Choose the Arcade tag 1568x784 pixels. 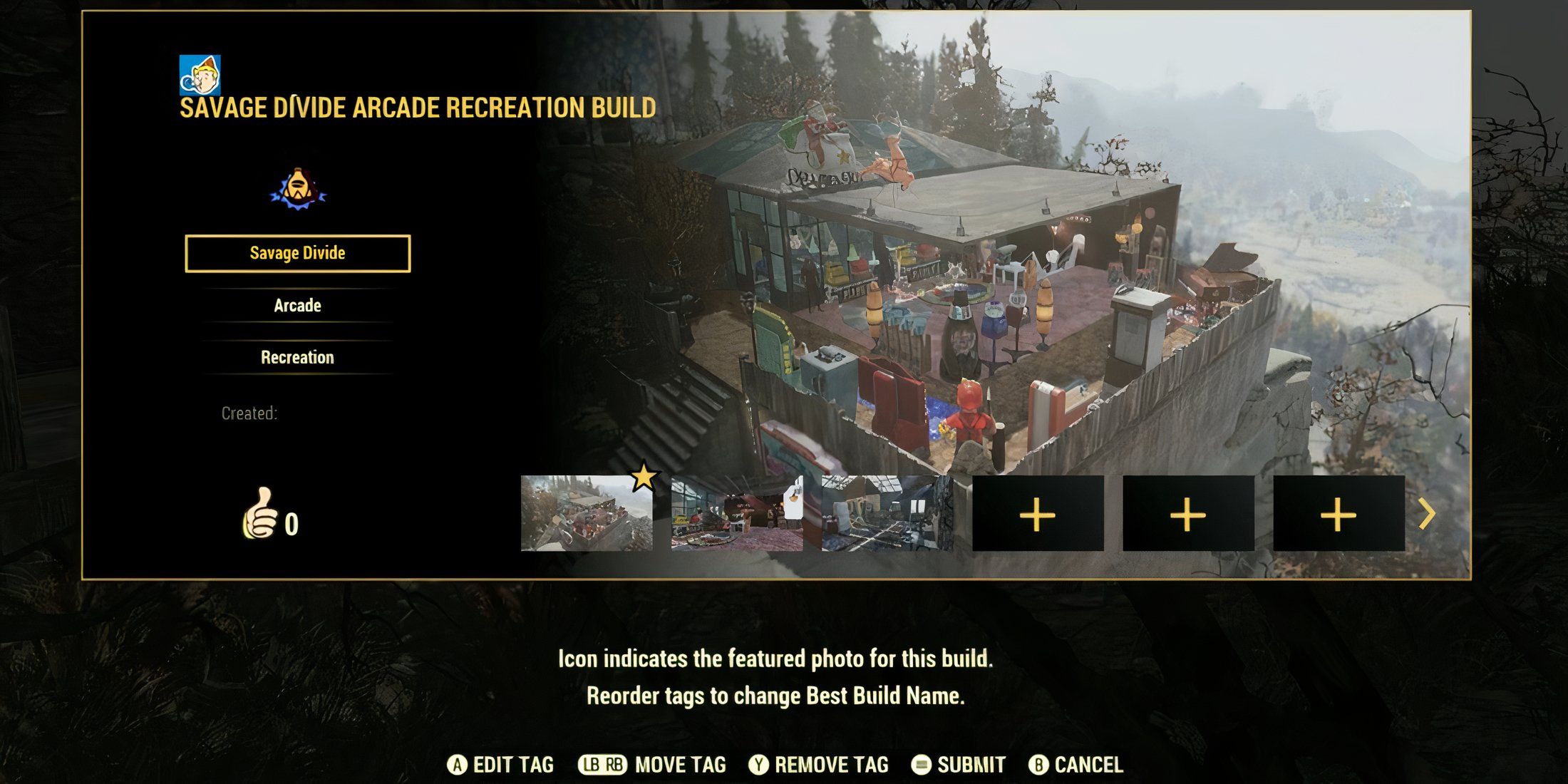click(x=297, y=306)
